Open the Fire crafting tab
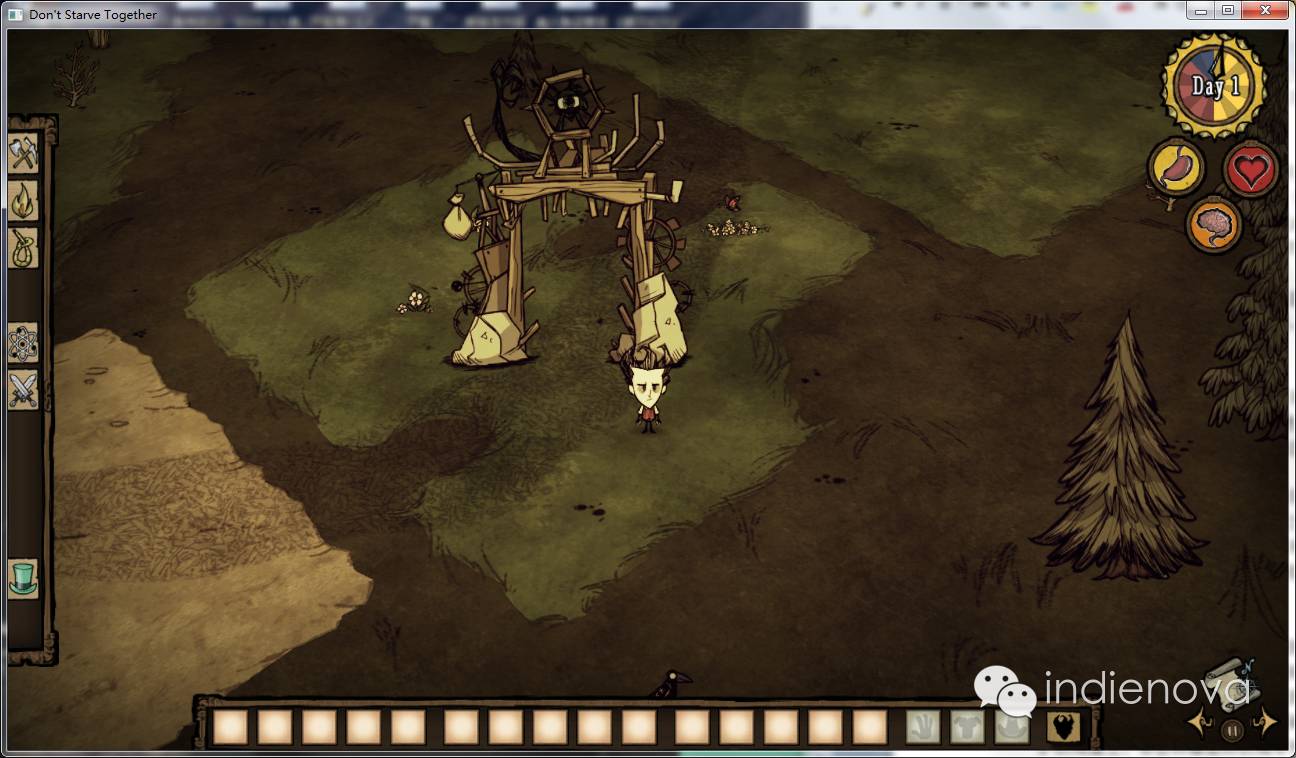 point(23,199)
